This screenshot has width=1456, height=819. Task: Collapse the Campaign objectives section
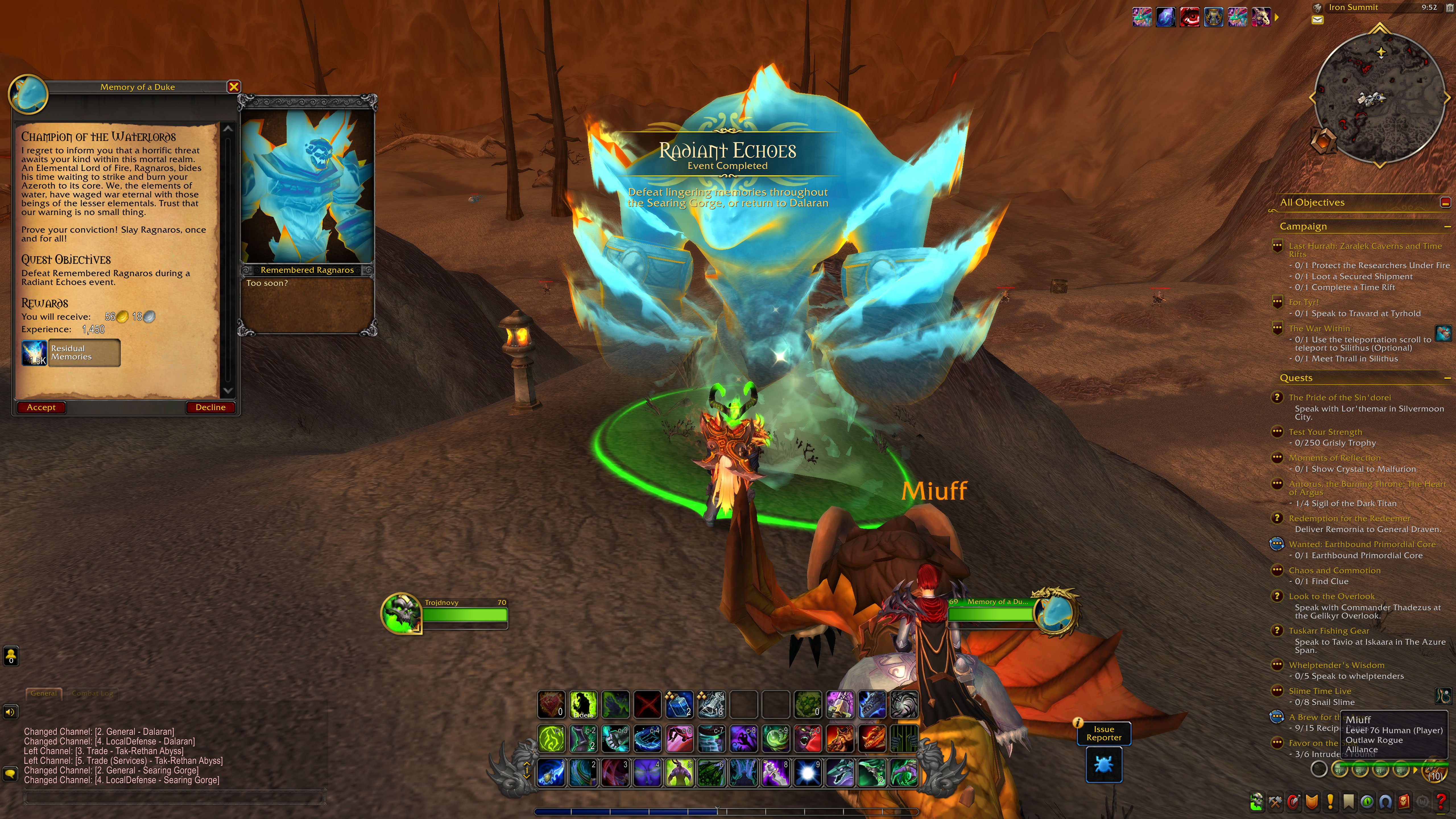1447,227
